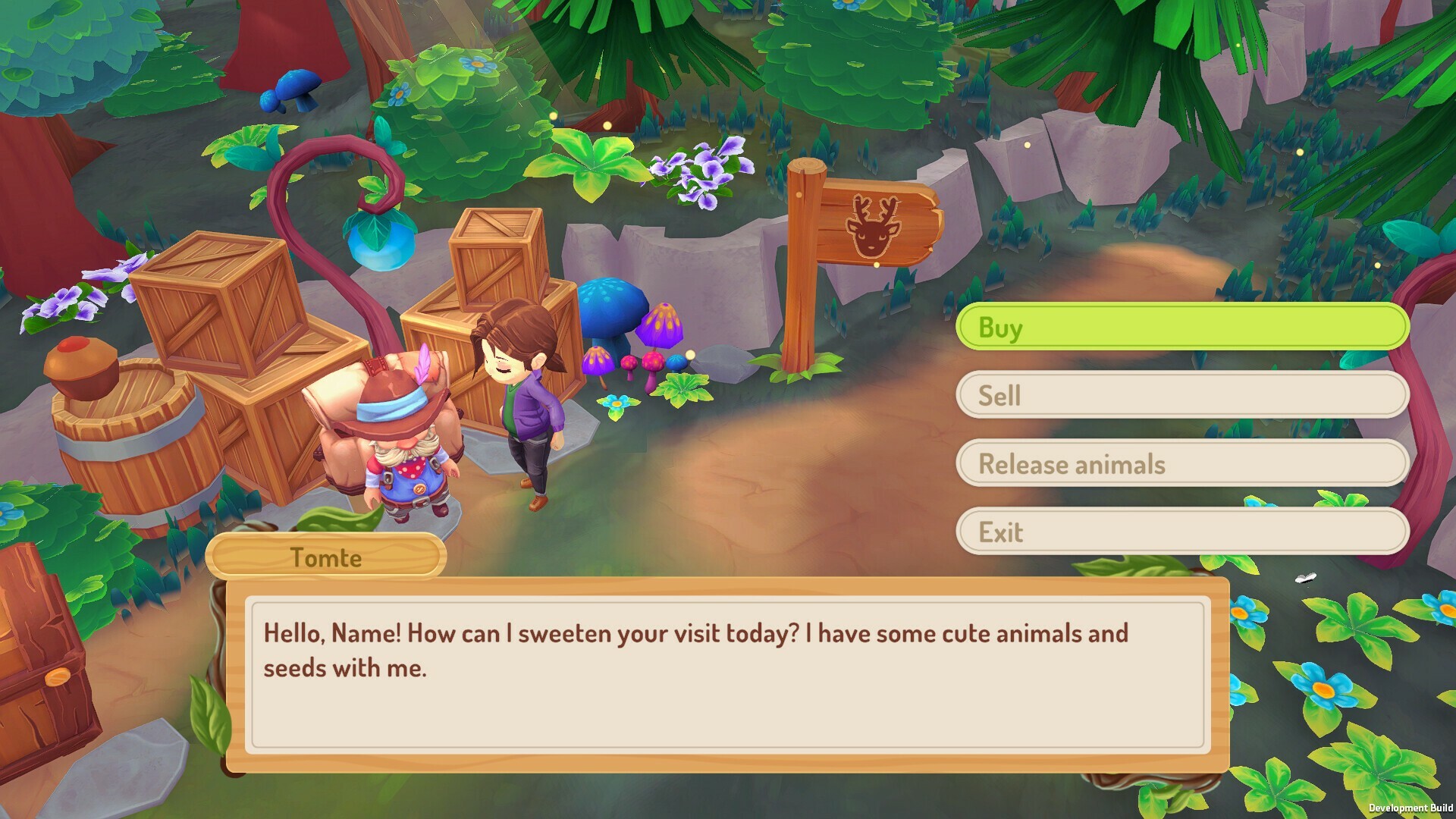
Task: Choose Sell from the trade menu
Action: [x=1183, y=394]
